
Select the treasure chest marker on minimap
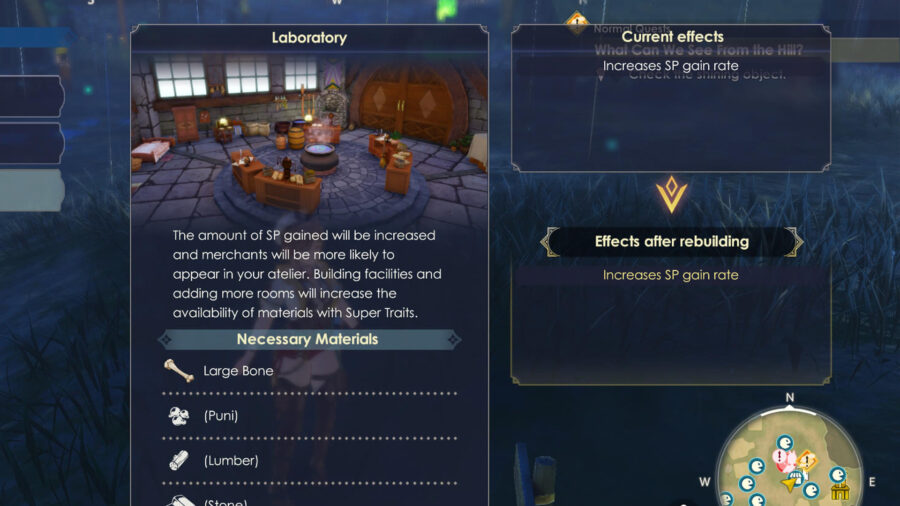(x=839, y=492)
